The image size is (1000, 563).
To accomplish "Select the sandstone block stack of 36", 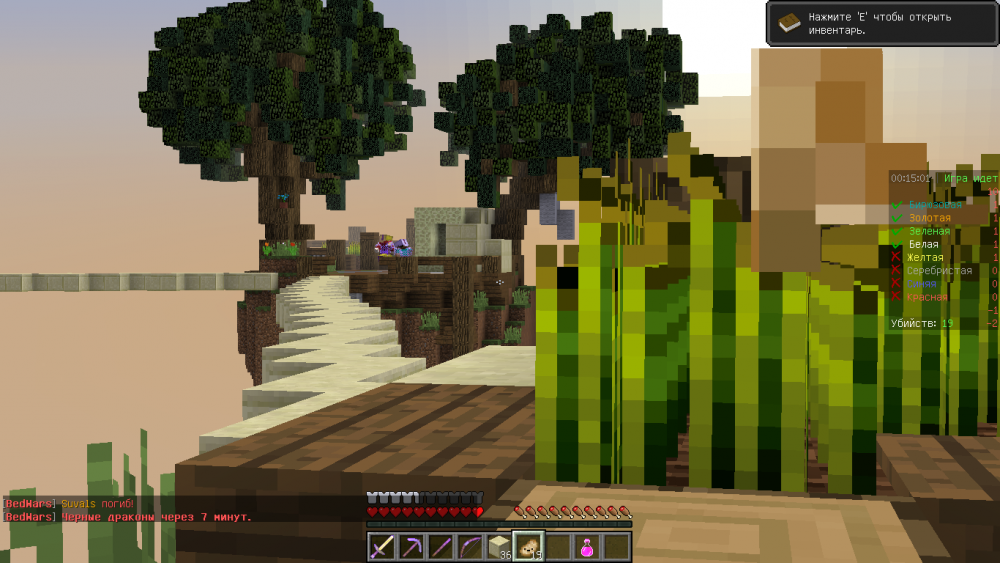I will (499, 547).
